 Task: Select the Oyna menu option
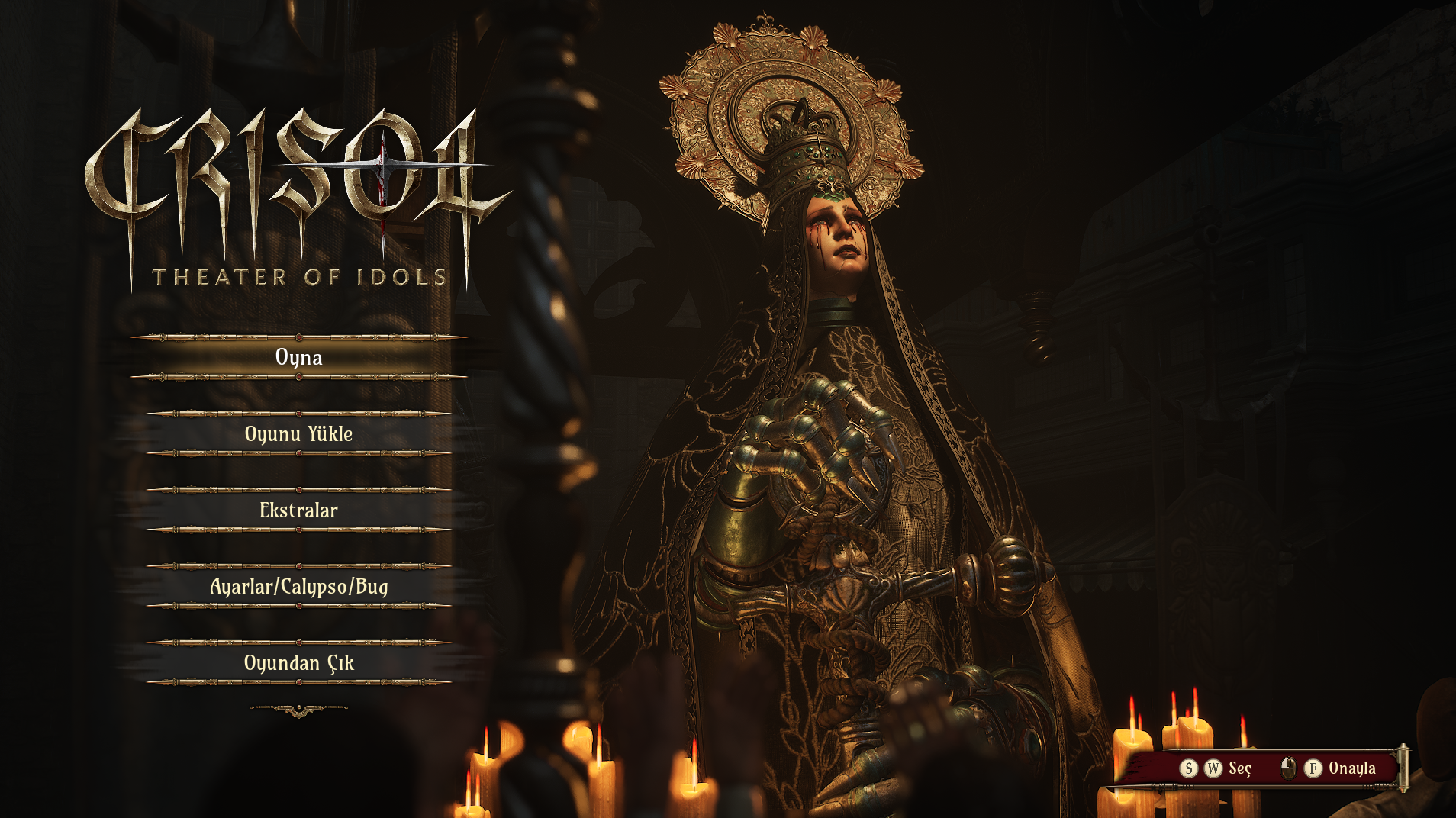298,357
